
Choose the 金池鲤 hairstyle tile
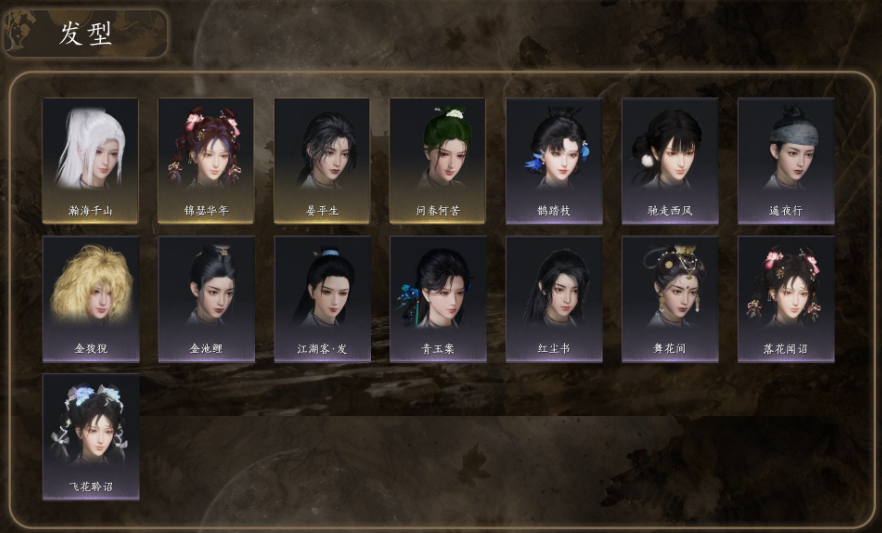click(206, 298)
